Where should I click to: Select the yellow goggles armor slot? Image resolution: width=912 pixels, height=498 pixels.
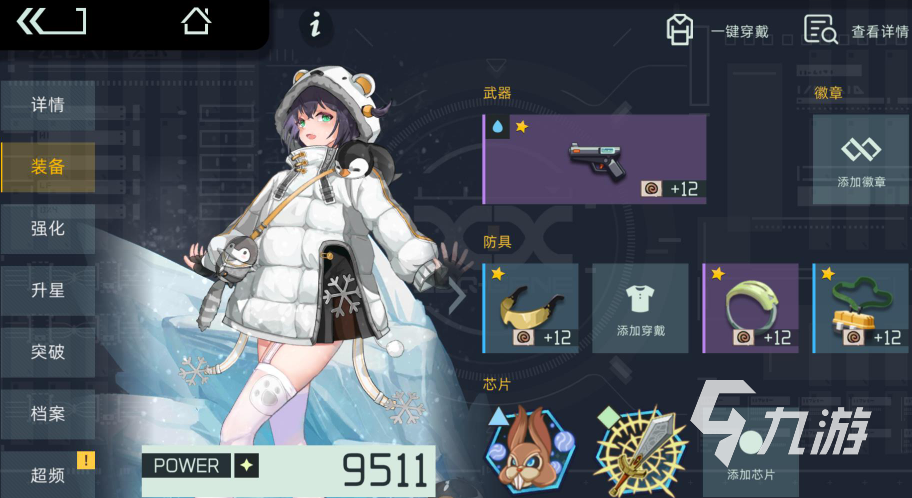(530, 308)
